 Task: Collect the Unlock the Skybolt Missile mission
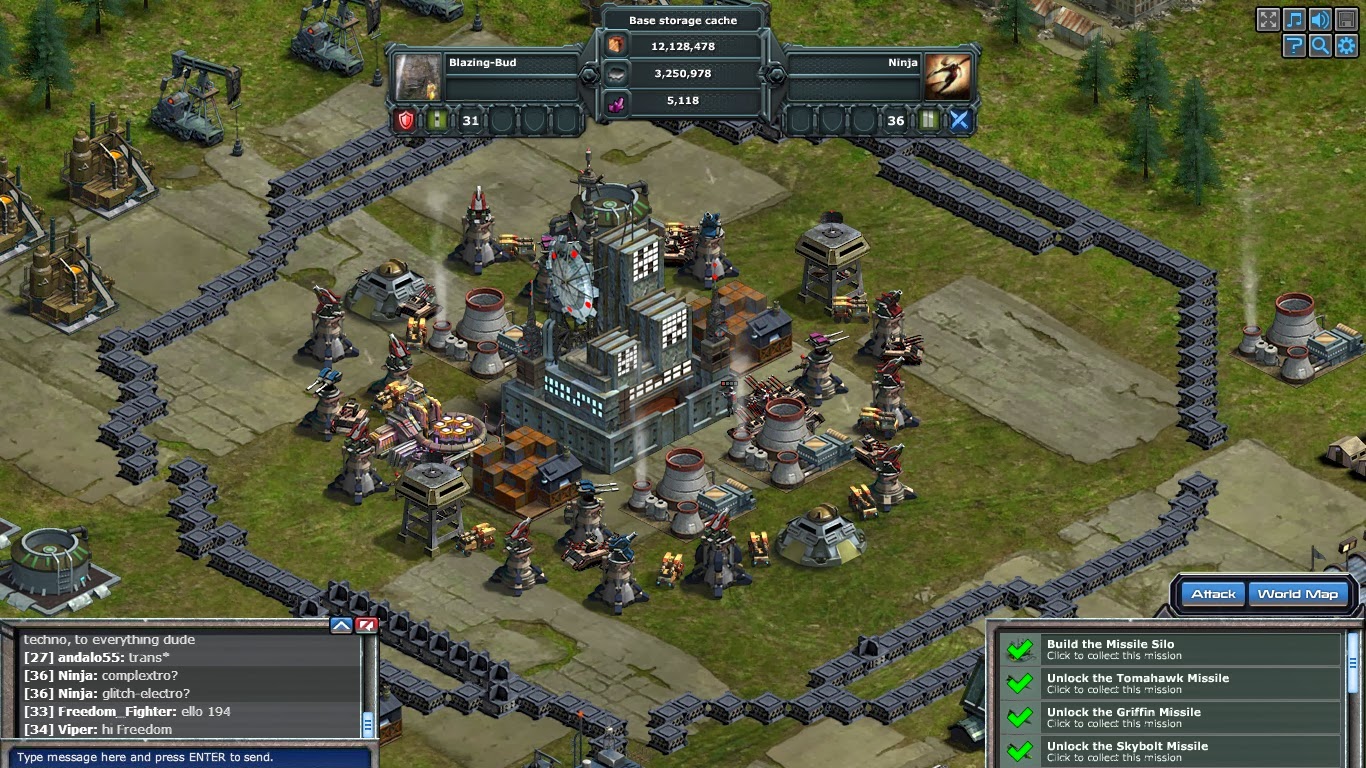click(x=1173, y=751)
